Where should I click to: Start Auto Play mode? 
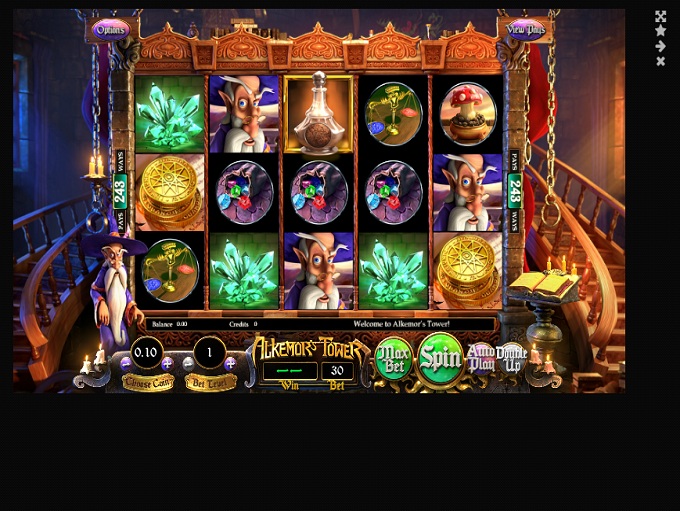[481, 358]
